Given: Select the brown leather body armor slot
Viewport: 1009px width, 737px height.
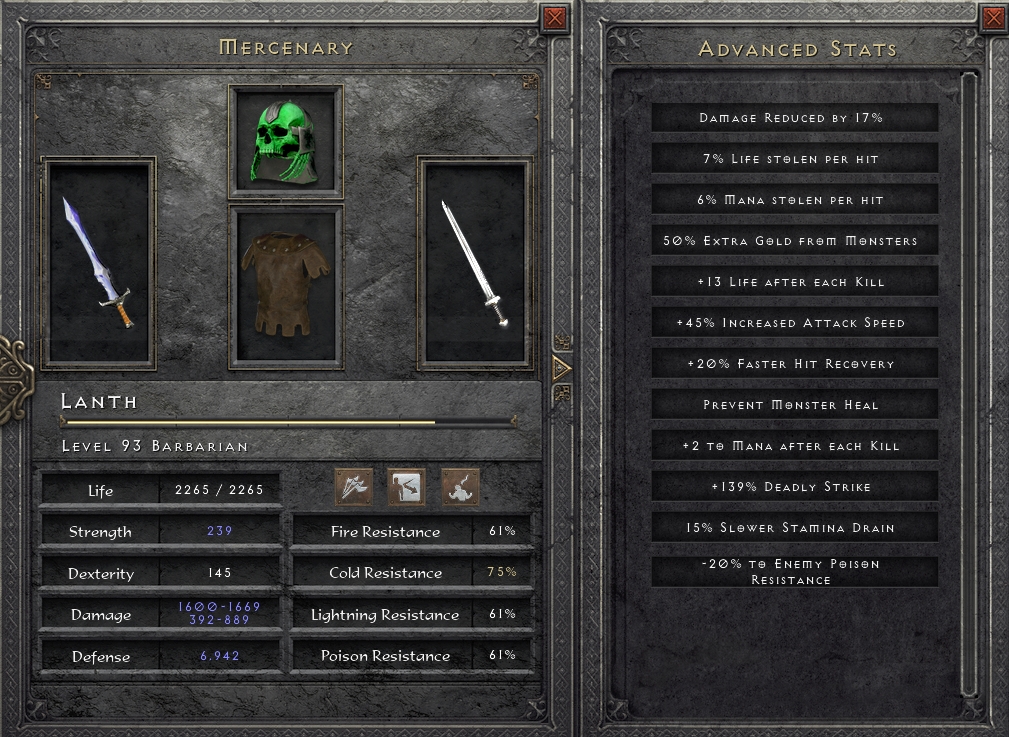Looking at the screenshot, I should pos(286,286).
